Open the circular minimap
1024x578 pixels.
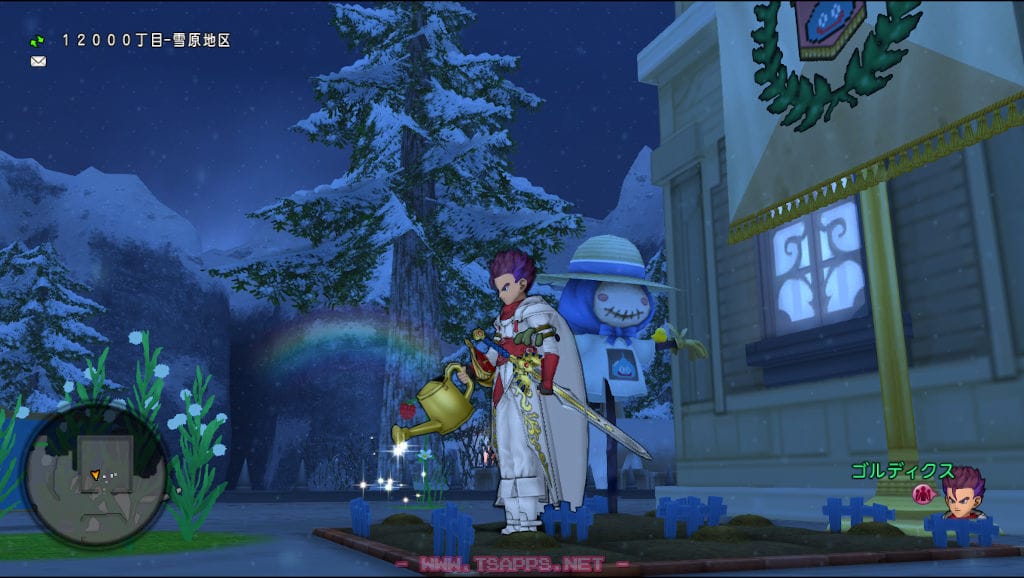[94, 475]
